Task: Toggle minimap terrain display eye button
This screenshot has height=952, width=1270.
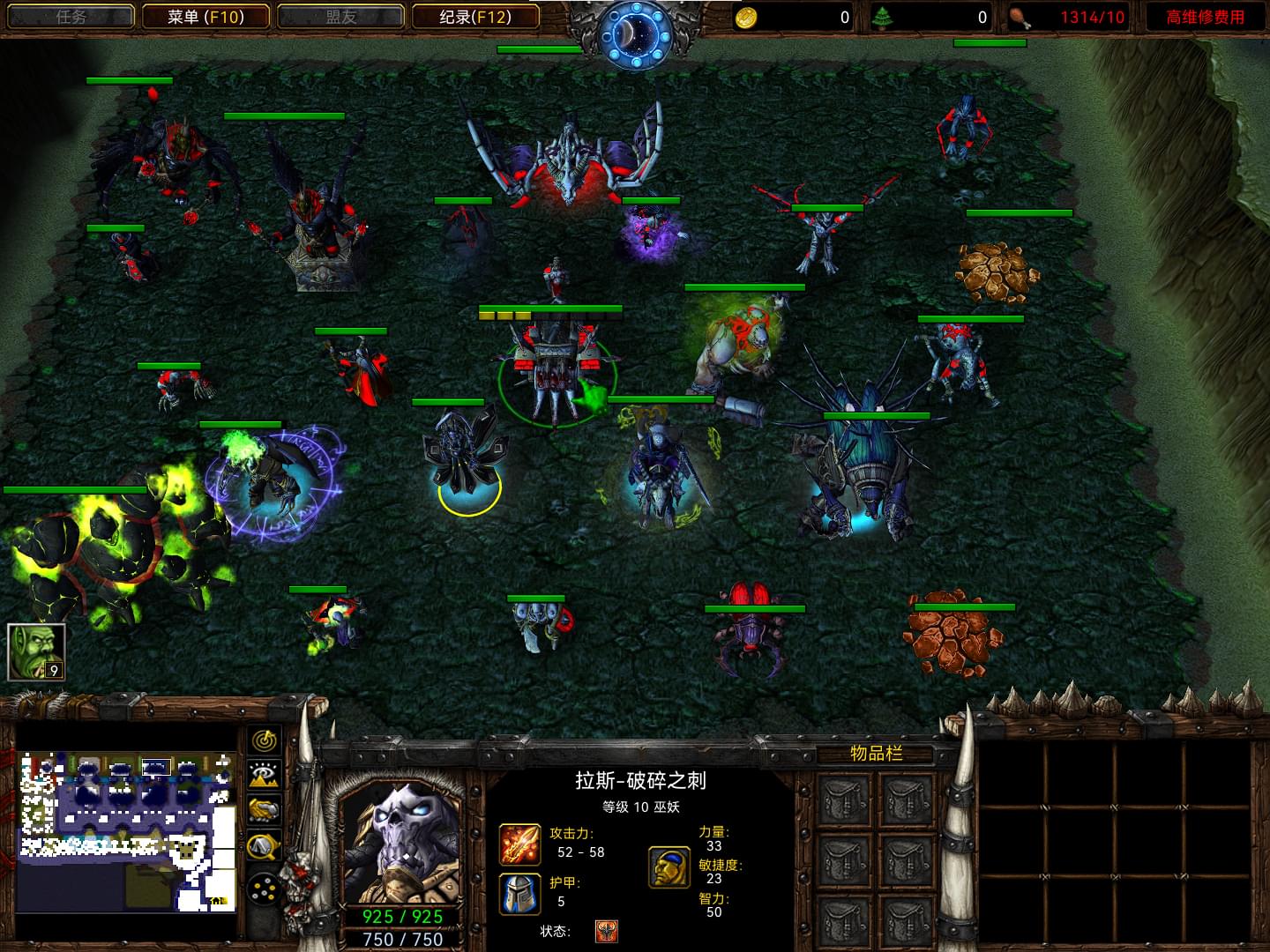Action: pyautogui.click(x=264, y=776)
